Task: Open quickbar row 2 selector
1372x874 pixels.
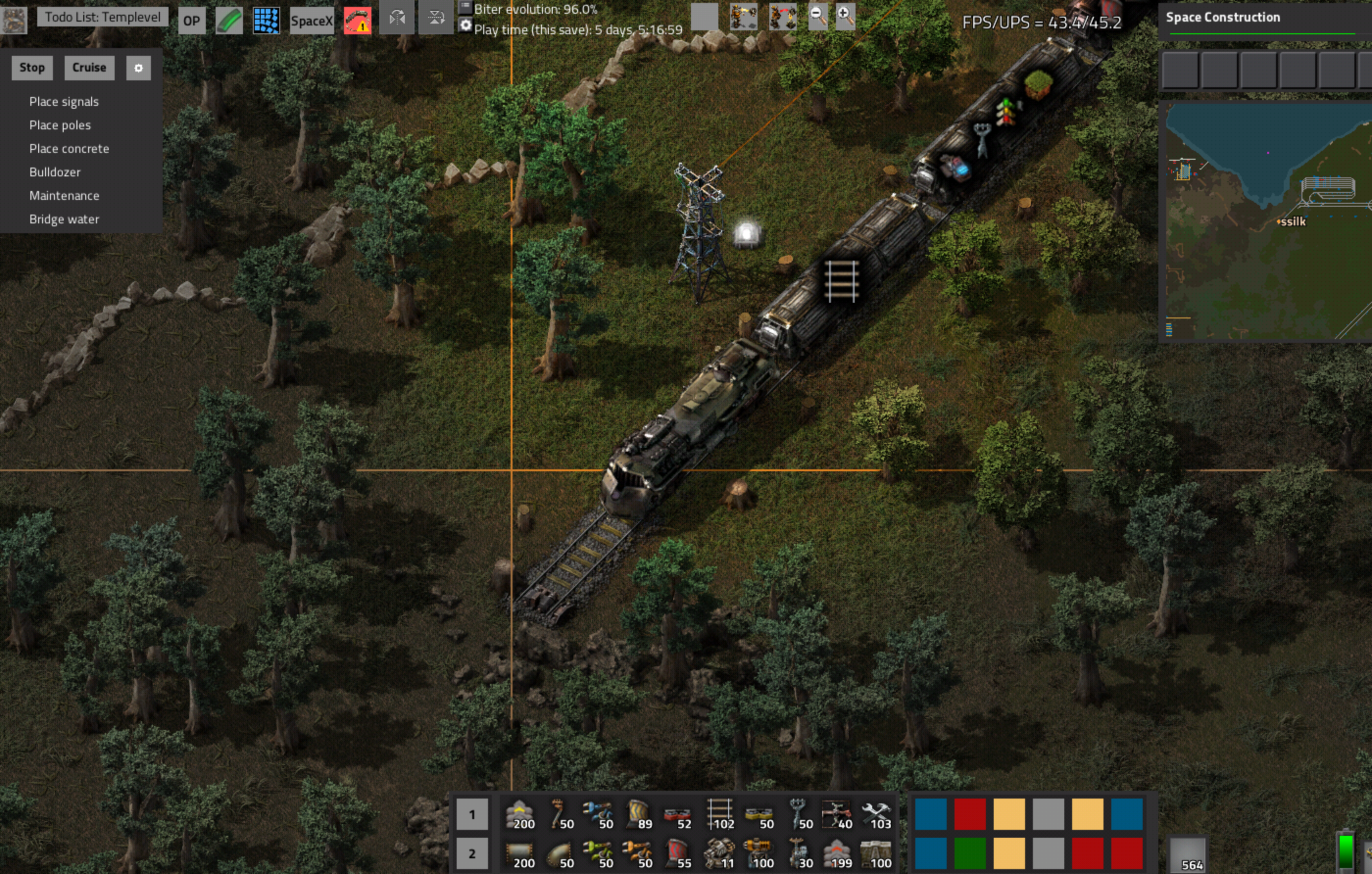Action: pyautogui.click(x=471, y=853)
